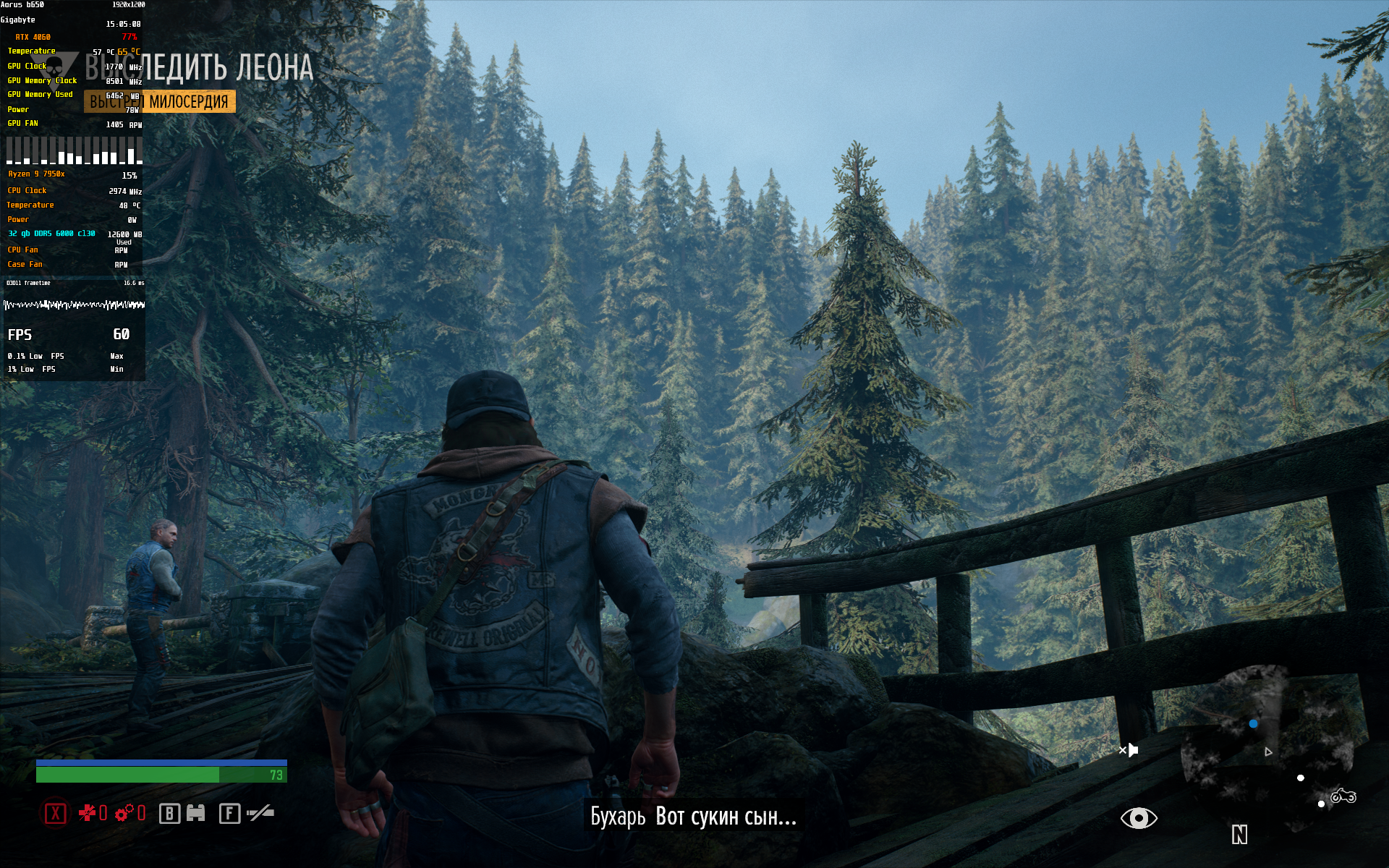Click the eye visibility indicator icon
Image resolution: width=1389 pixels, height=868 pixels.
click(x=1139, y=818)
